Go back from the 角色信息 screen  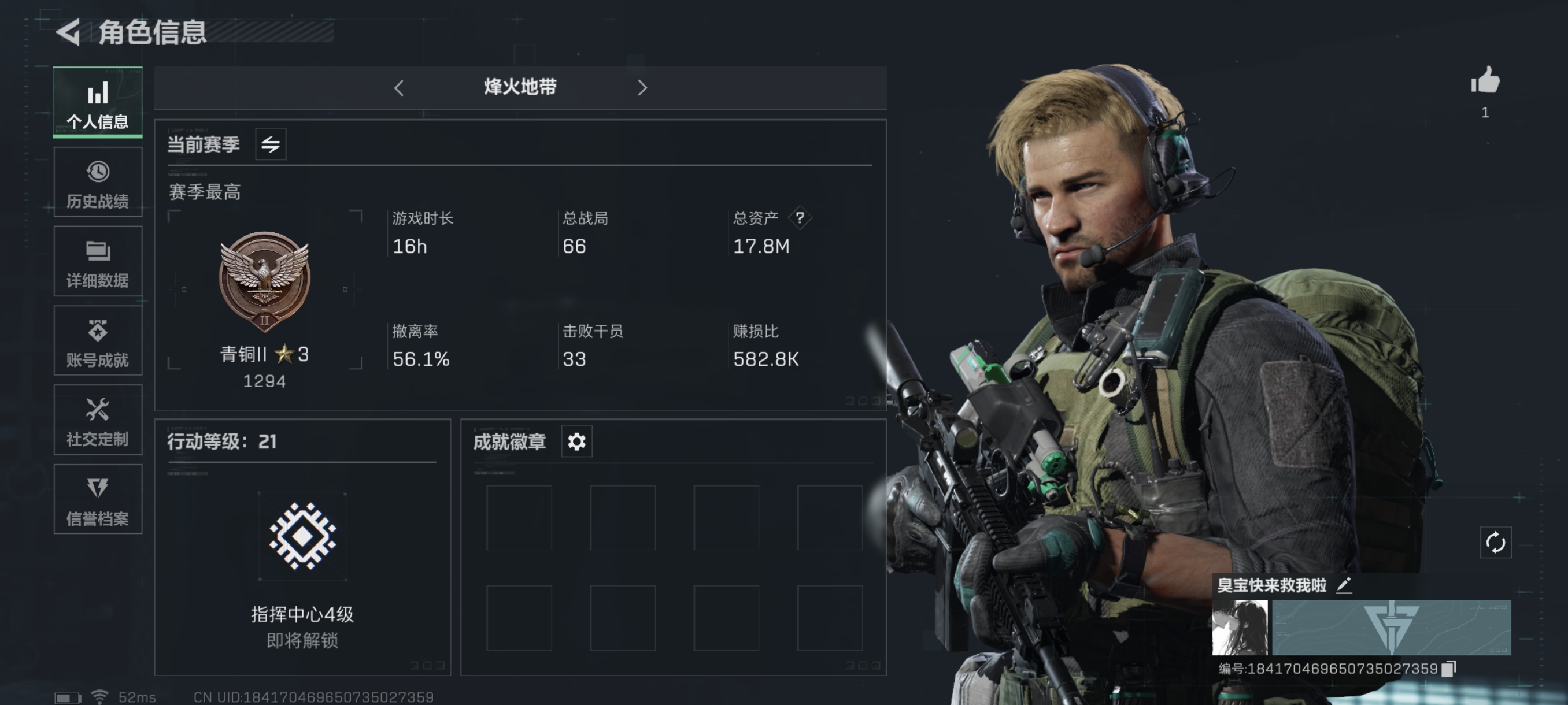coord(69,32)
